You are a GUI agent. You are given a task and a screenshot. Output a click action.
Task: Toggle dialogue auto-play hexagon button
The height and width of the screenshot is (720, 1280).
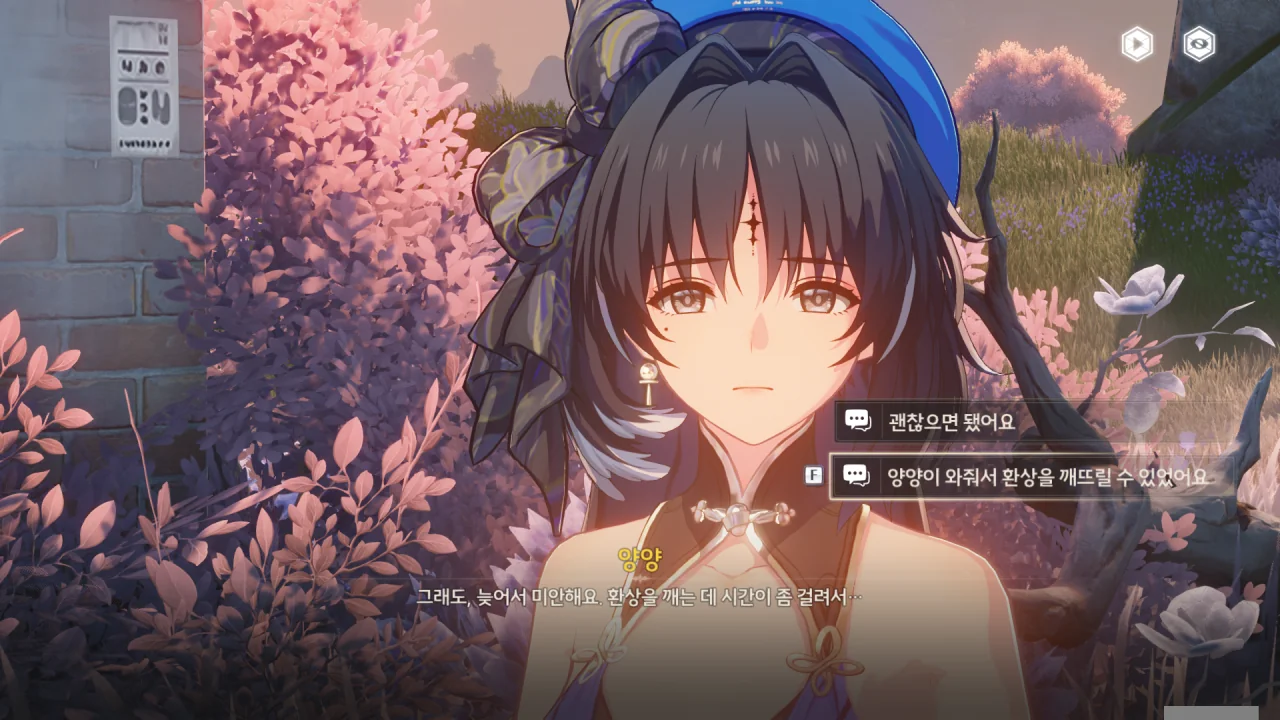coord(1136,44)
